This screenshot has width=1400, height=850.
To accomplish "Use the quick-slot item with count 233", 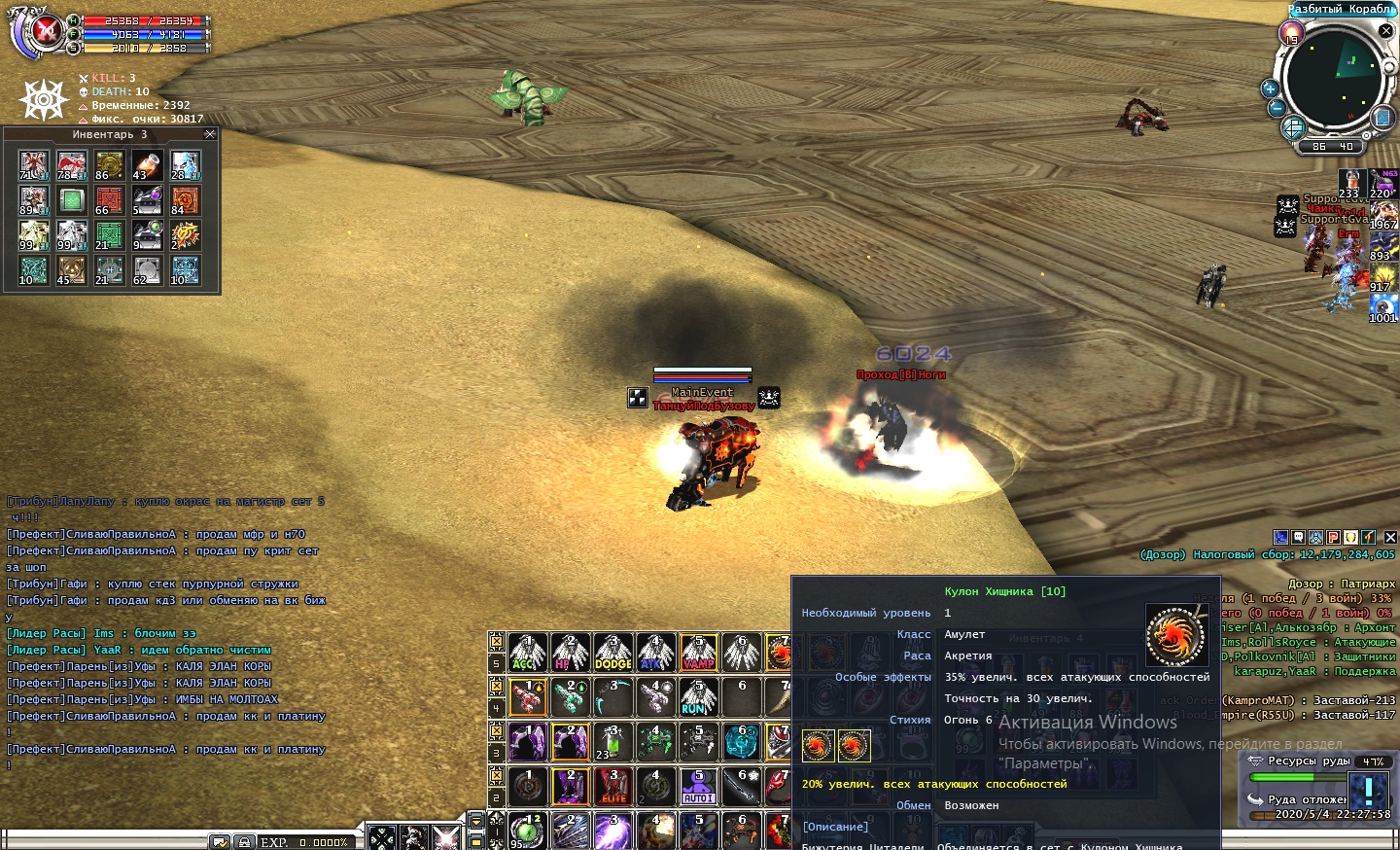I will pyautogui.click(x=1350, y=184).
